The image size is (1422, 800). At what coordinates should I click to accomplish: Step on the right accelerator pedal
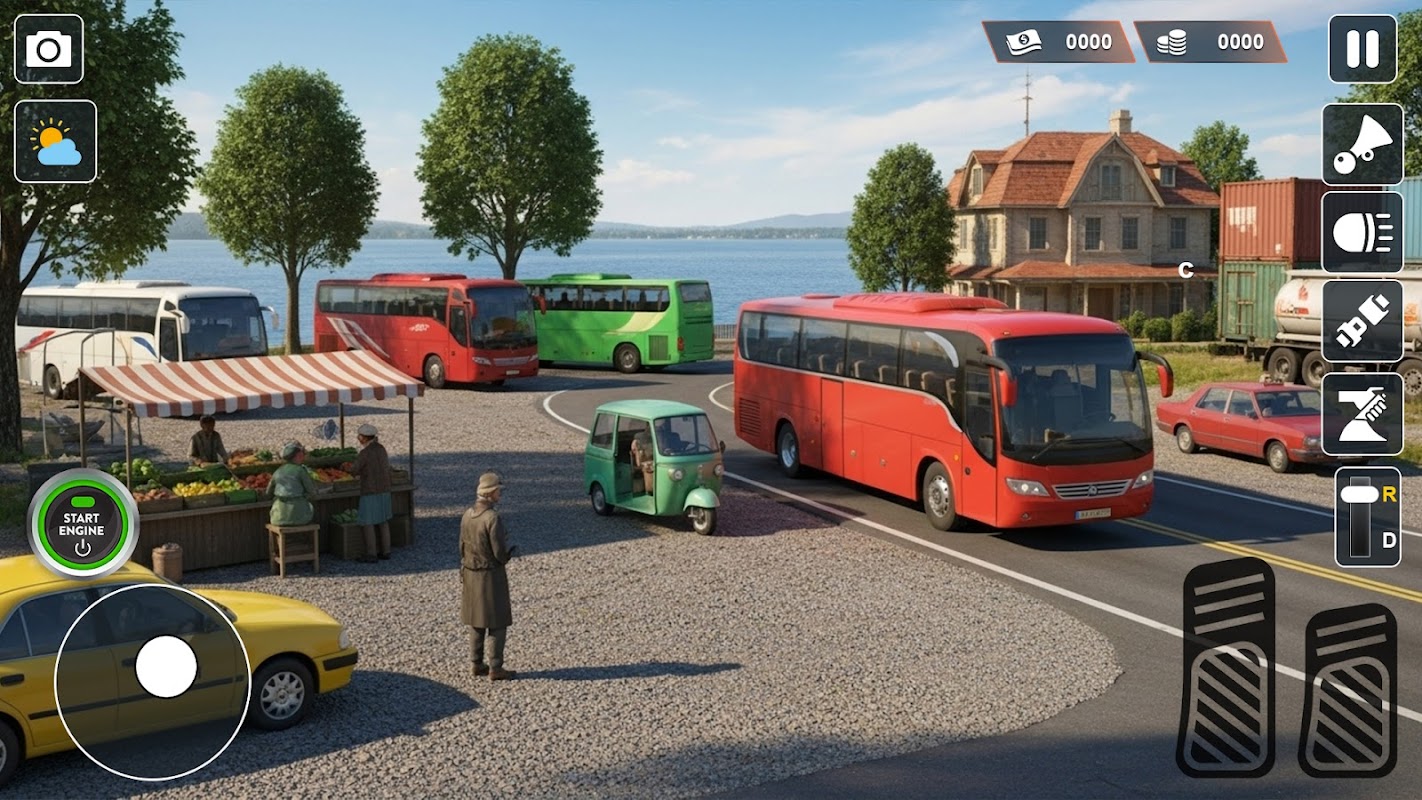click(1348, 690)
